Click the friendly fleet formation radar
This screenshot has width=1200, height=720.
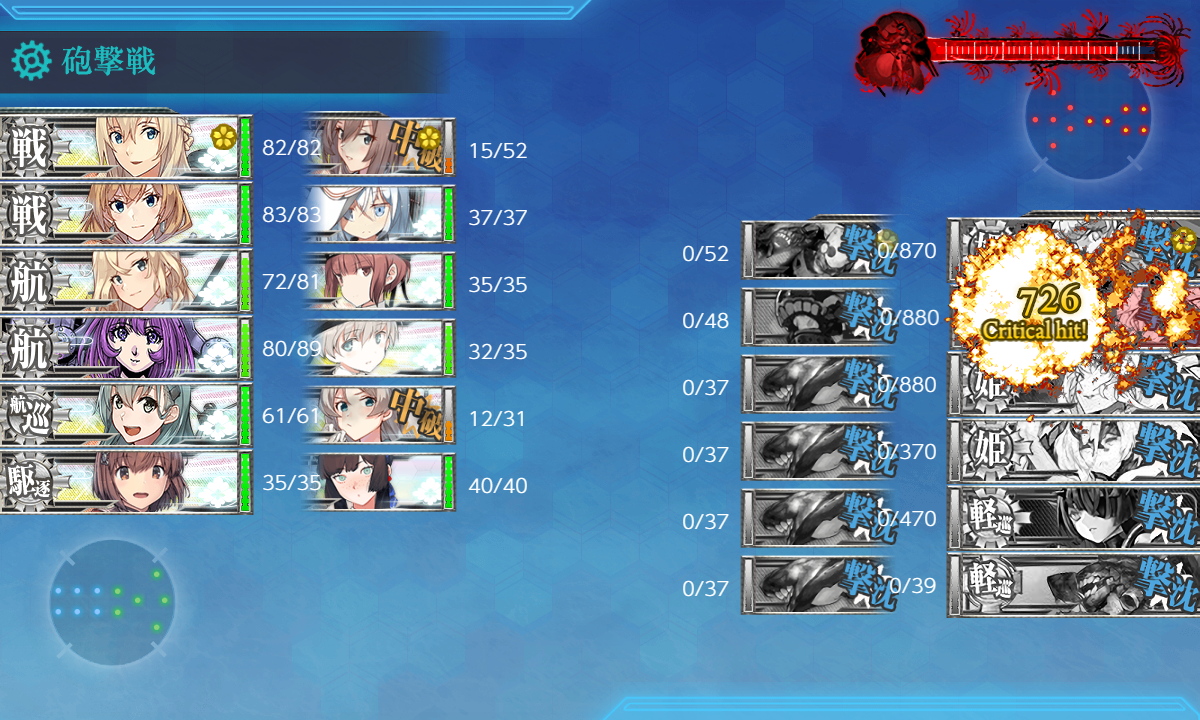pyautogui.click(x=111, y=601)
